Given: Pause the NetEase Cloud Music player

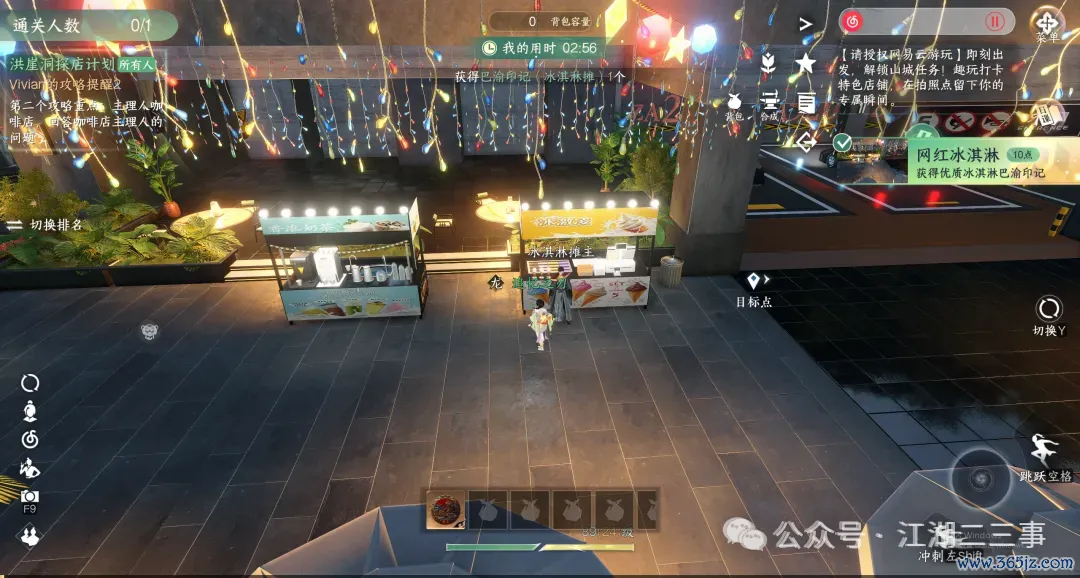Looking at the screenshot, I should [x=994, y=21].
